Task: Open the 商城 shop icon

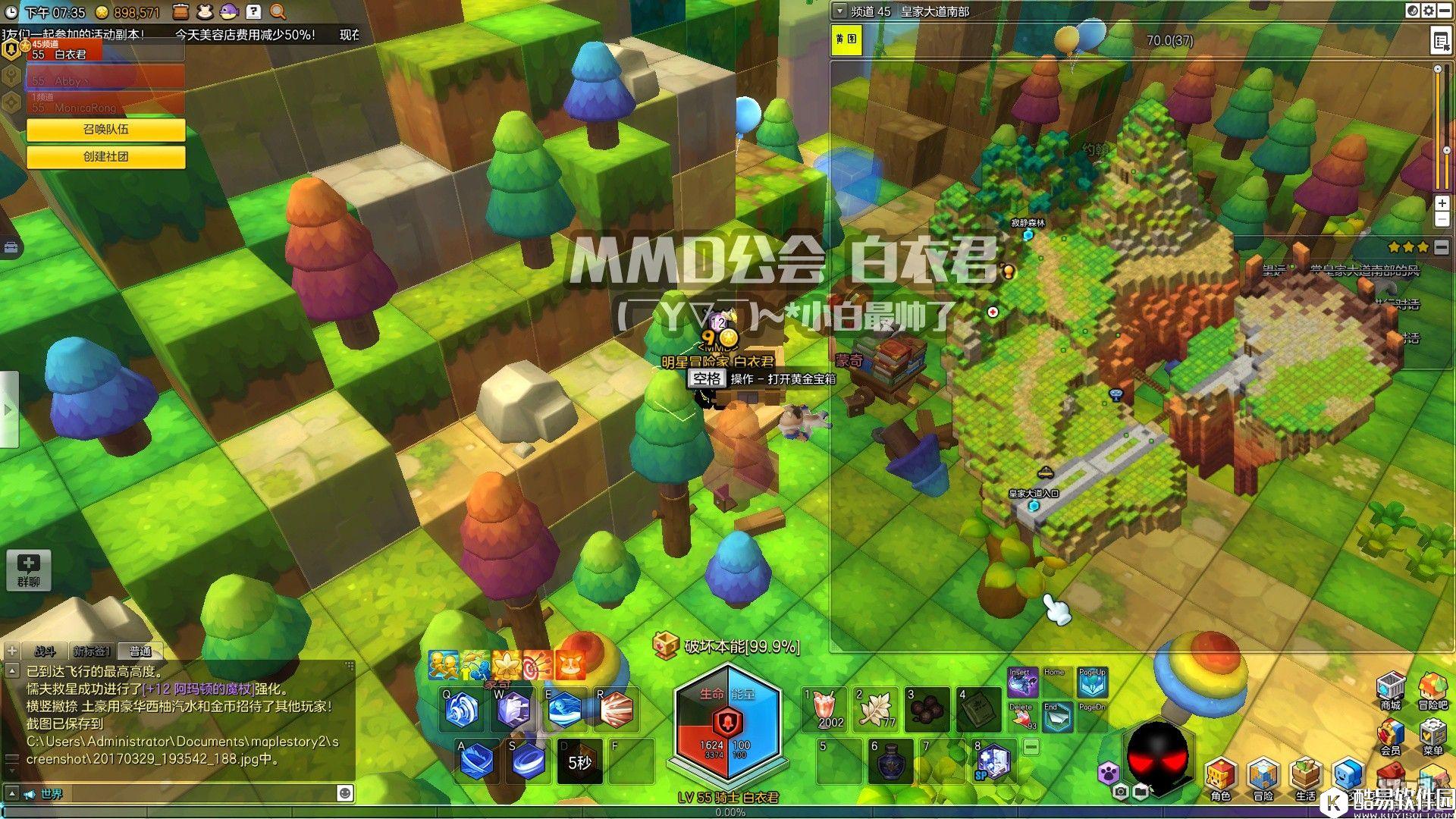Action: [x=1390, y=689]
